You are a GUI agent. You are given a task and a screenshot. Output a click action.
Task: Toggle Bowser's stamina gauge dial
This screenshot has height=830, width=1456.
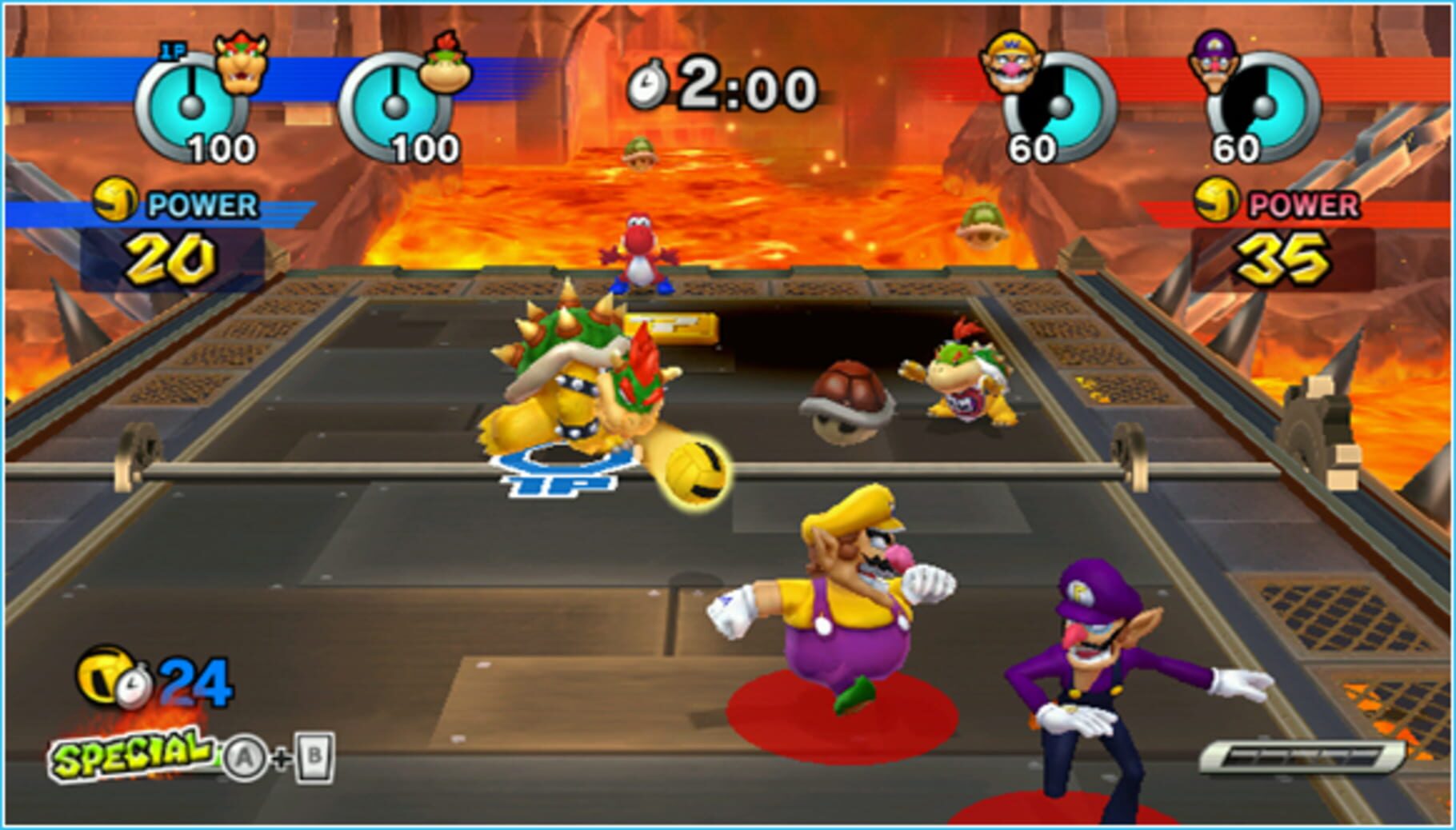point(190,102)
